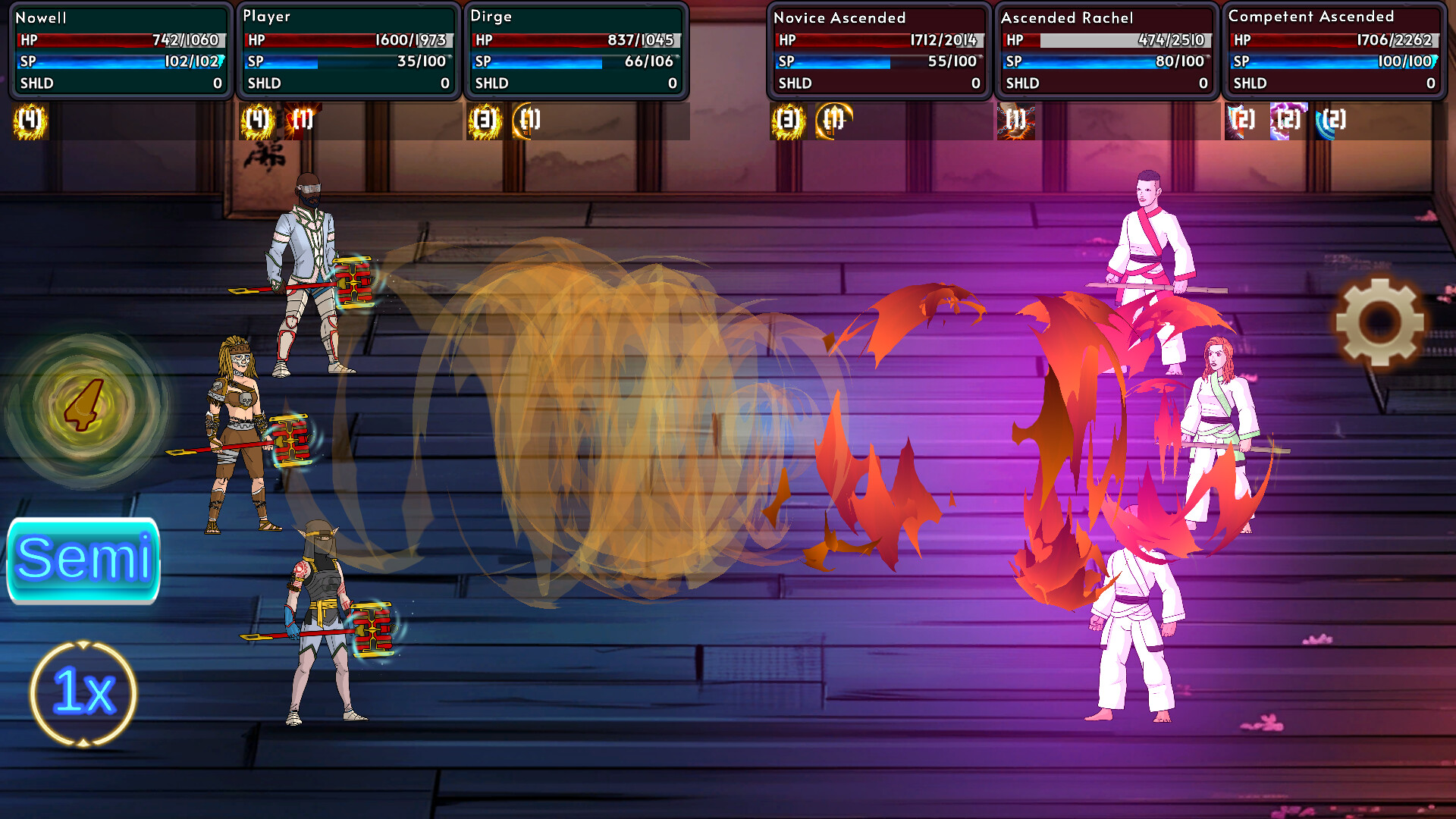Image resolution: width=1456 pixels, height=819 pixels.
Task: Click Novice Ascended's golden ring buff icon
Action: click(833, 120)
